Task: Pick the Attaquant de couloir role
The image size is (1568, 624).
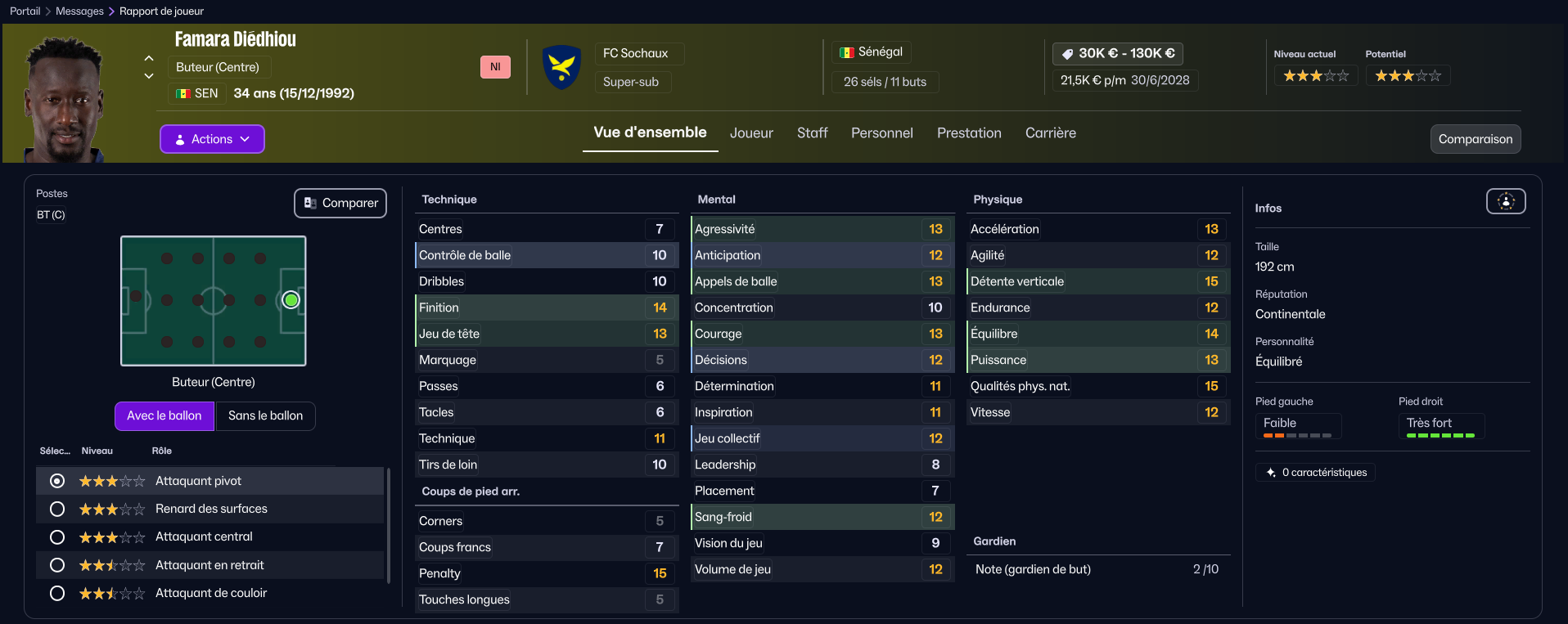Action: [57, 593]
